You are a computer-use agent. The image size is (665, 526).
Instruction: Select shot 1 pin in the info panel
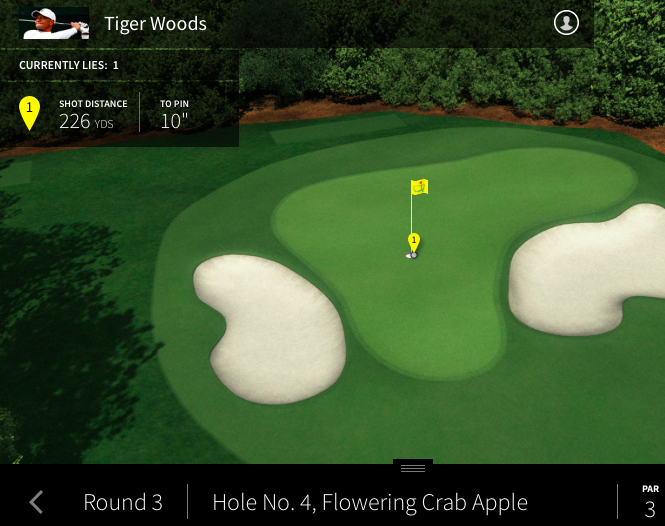point(30,112)
